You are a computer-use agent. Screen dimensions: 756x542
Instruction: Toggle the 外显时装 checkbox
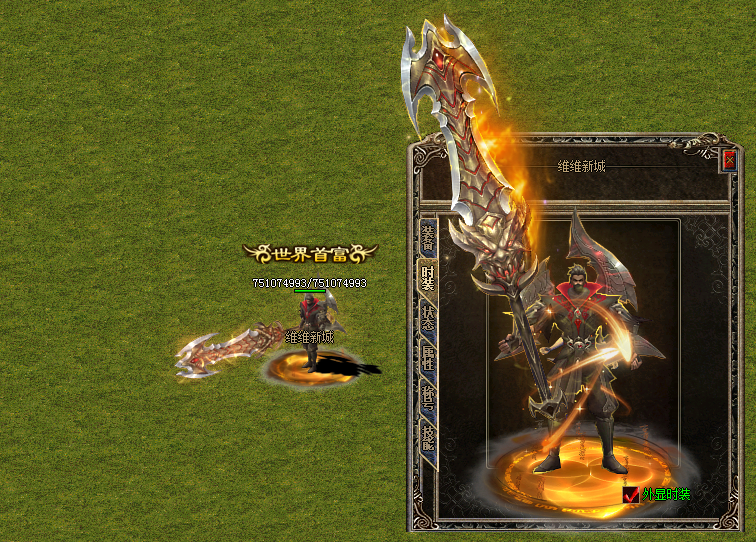point(630,494)
